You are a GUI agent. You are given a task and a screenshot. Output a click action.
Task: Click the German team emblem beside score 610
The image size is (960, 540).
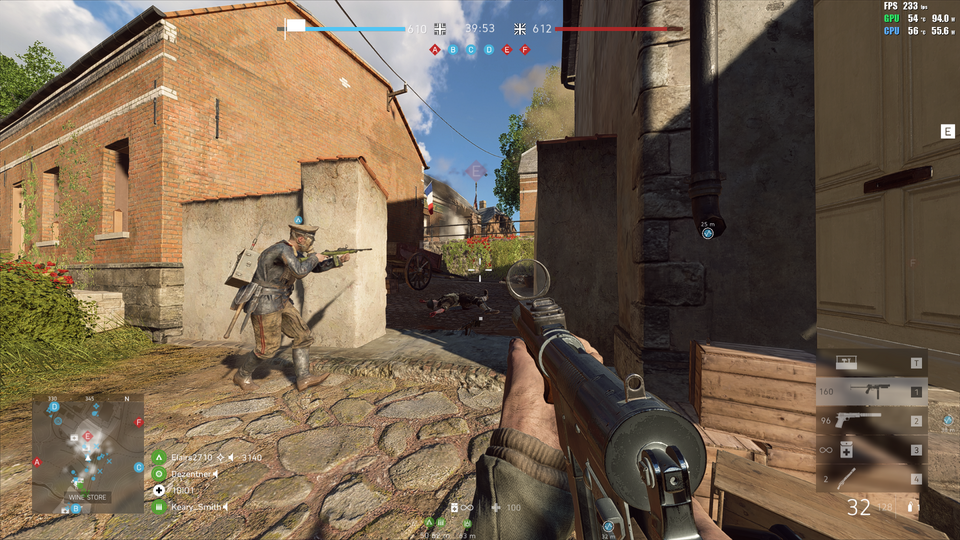point(441,29)
